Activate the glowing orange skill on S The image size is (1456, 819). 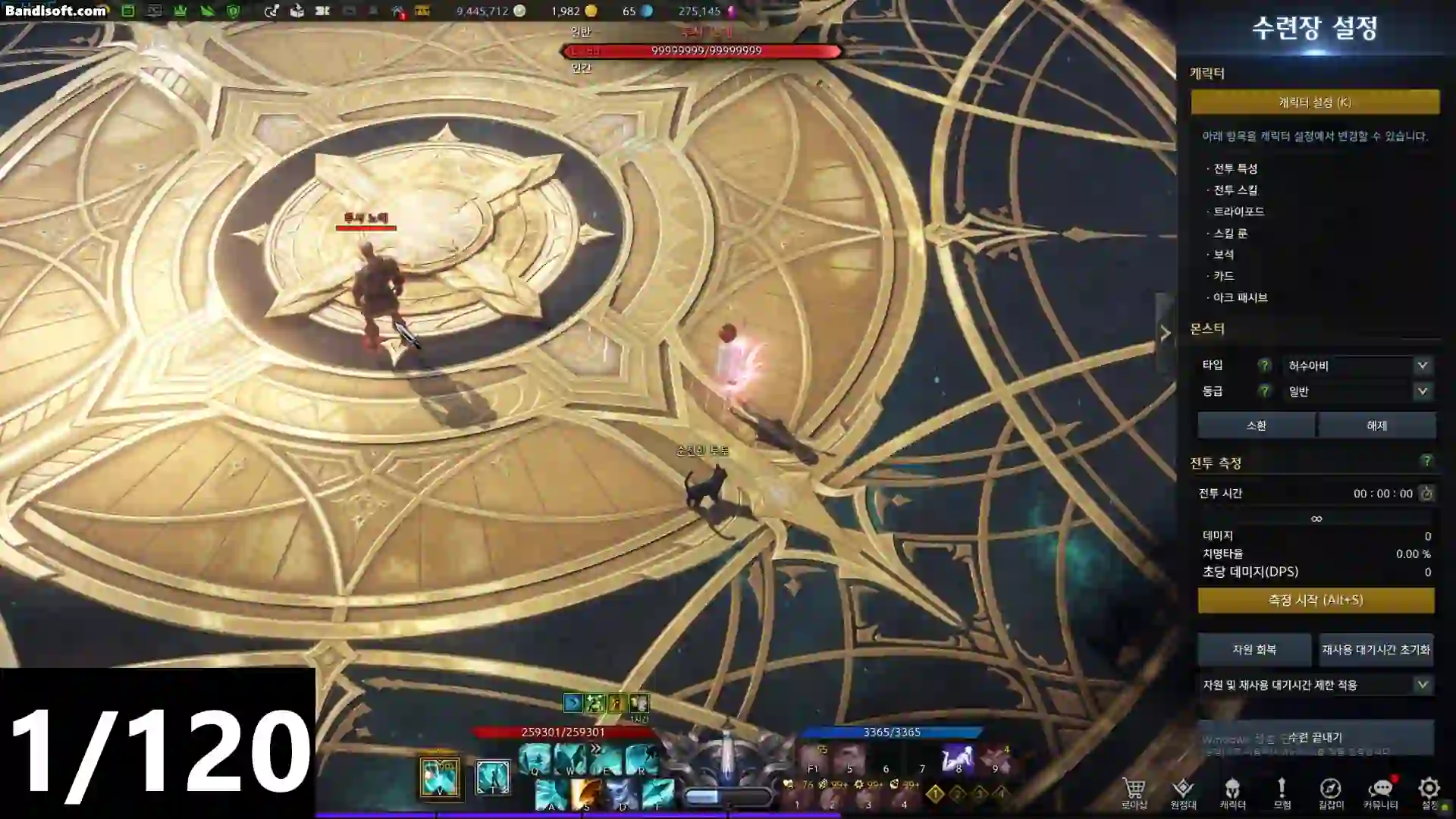coord(586,795)
